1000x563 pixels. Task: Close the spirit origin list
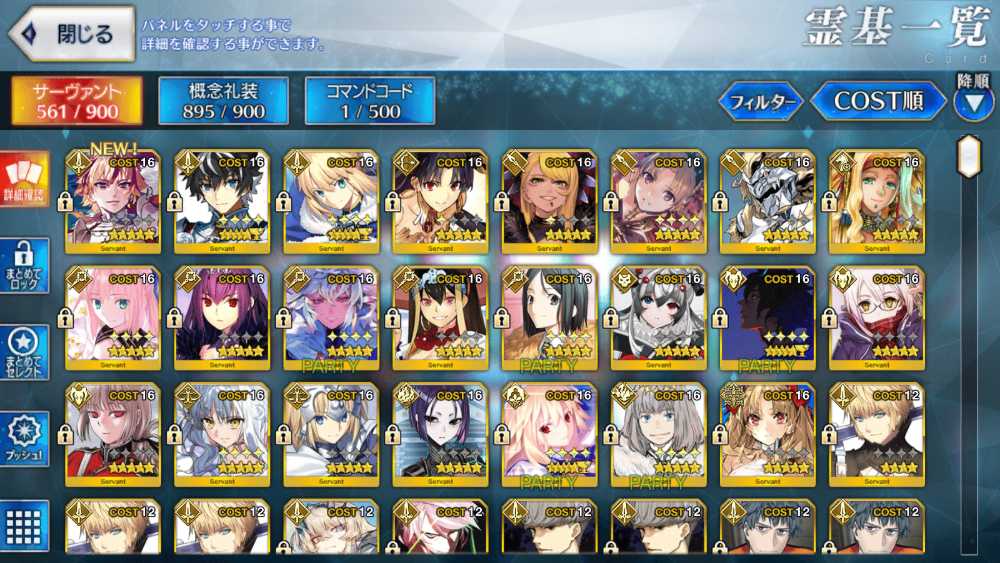[x=72, y=34]
